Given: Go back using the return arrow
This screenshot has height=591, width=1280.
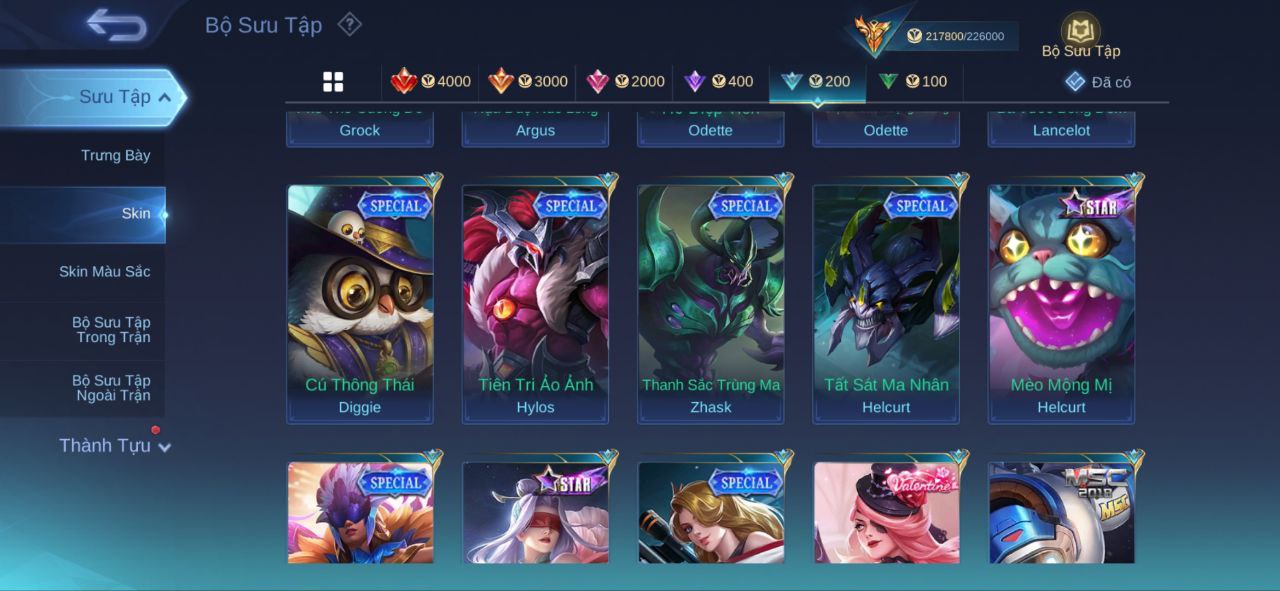Looking at the screenshot, I should point(116,25).
